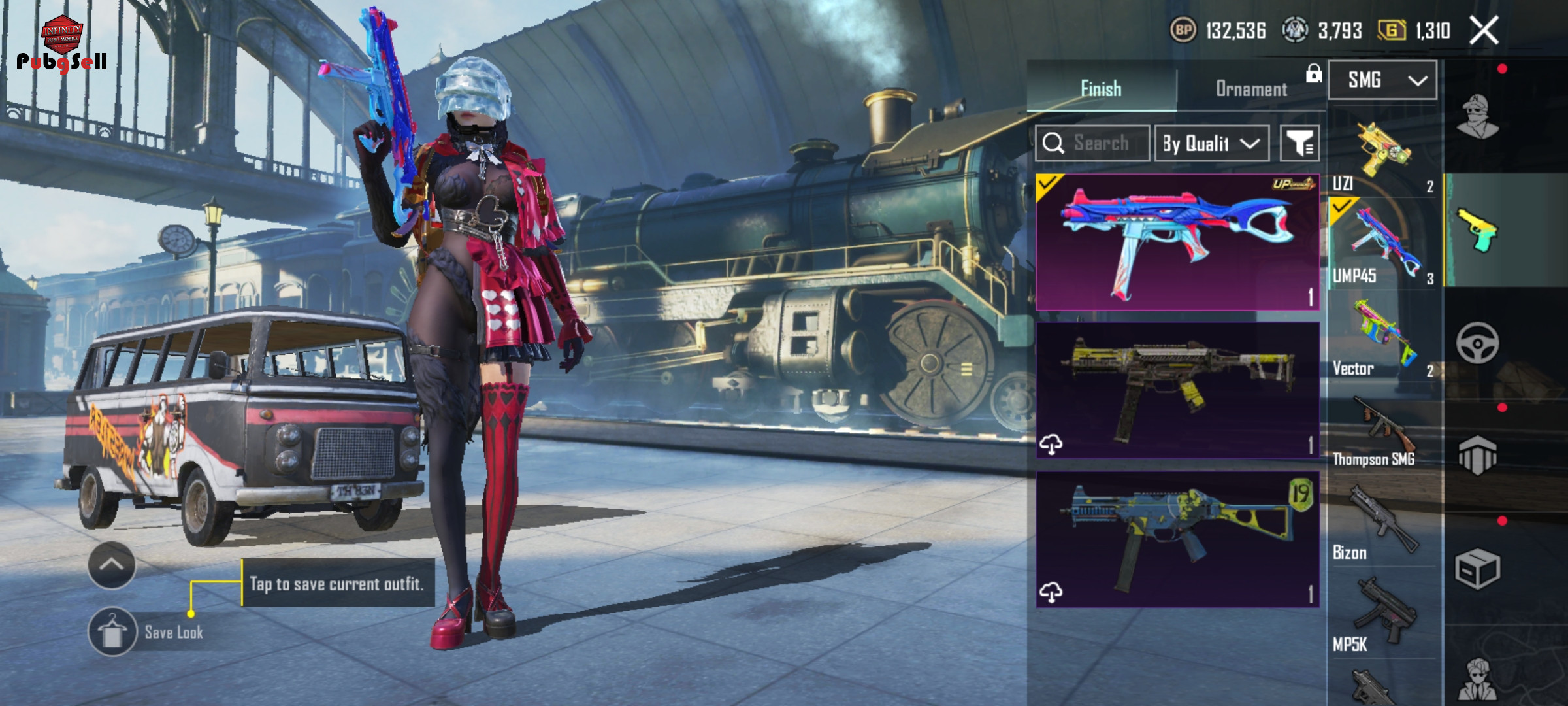
Task: Open the filter funnel button
Action: 1299,143
